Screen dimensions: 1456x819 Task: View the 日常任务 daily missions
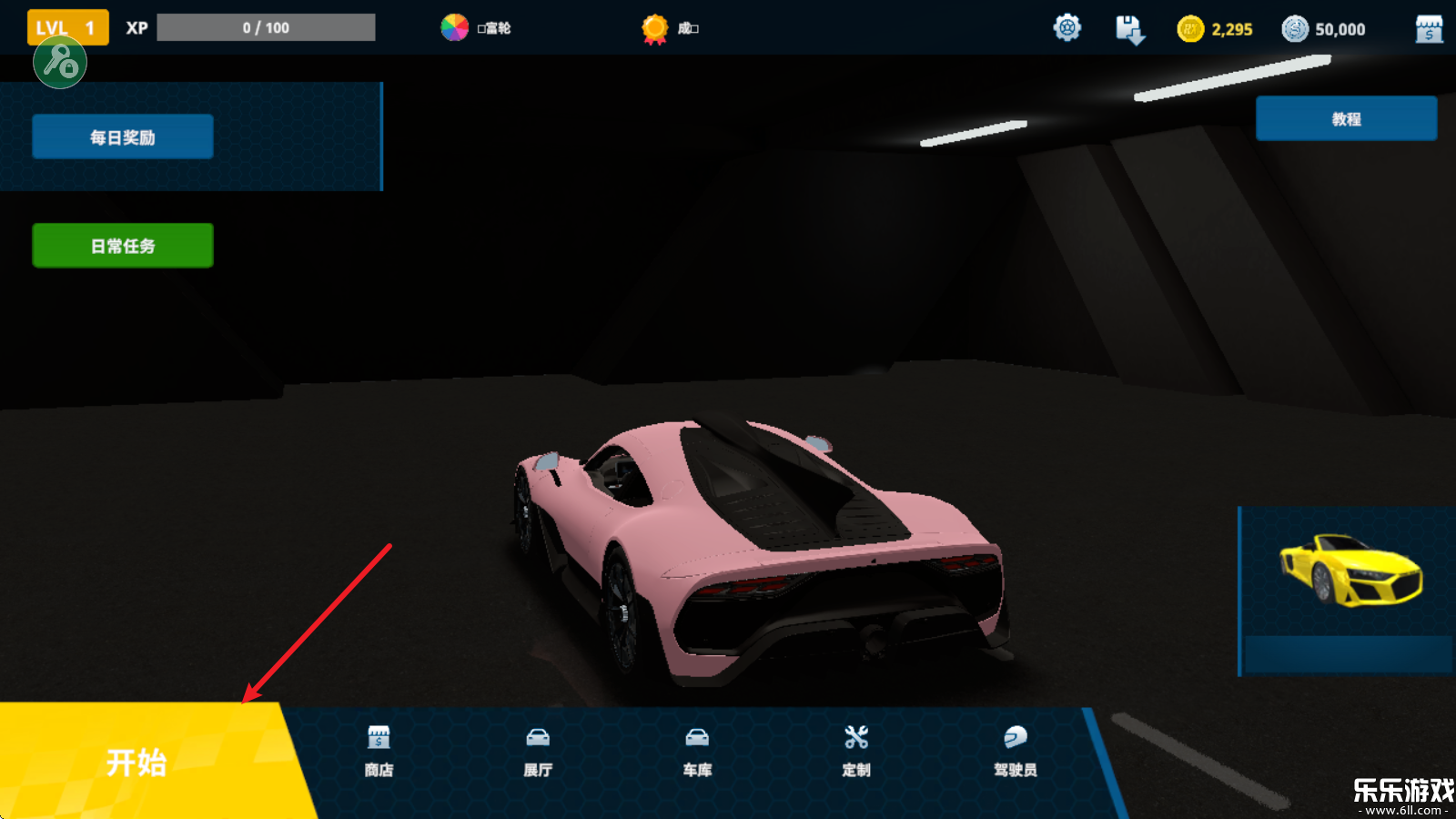coord(123,246)
